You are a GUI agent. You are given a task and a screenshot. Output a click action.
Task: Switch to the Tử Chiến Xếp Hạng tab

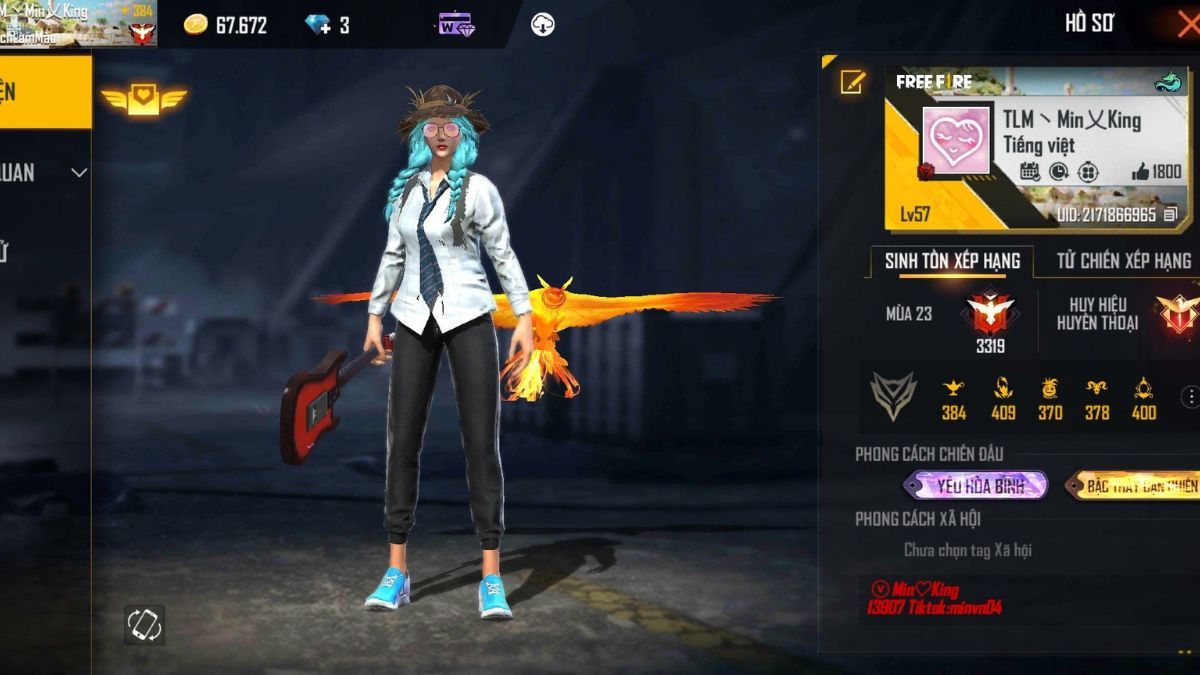click(x=1123, y=261)
